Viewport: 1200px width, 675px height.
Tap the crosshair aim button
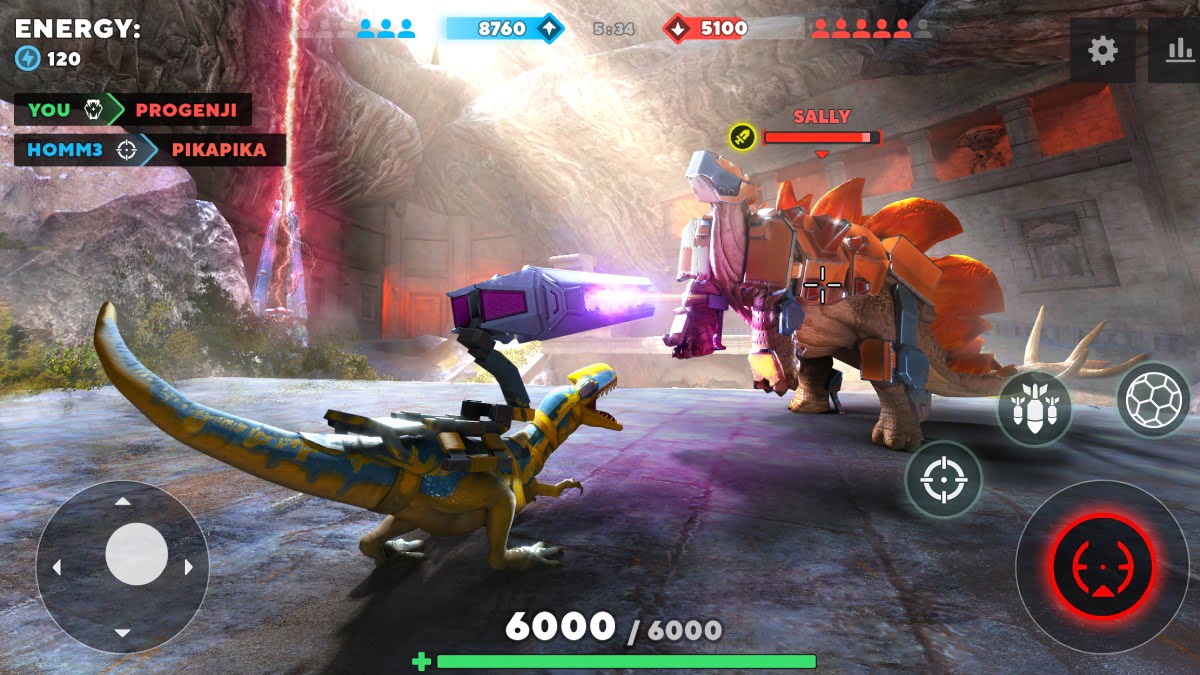tap(943, 480)
